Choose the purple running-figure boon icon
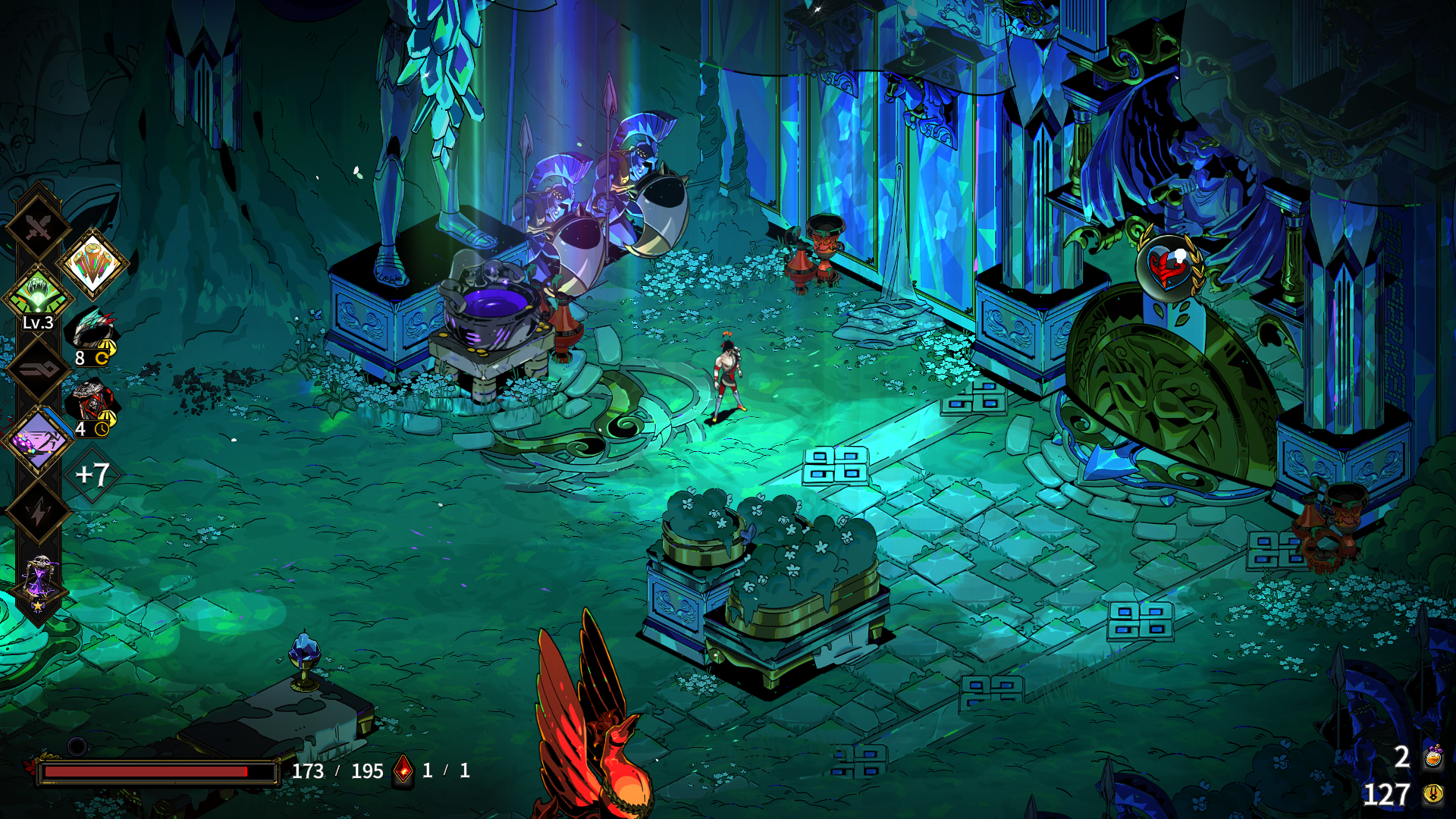Image resolution: width=1456 pixels, height=819 pixels. 38,440
